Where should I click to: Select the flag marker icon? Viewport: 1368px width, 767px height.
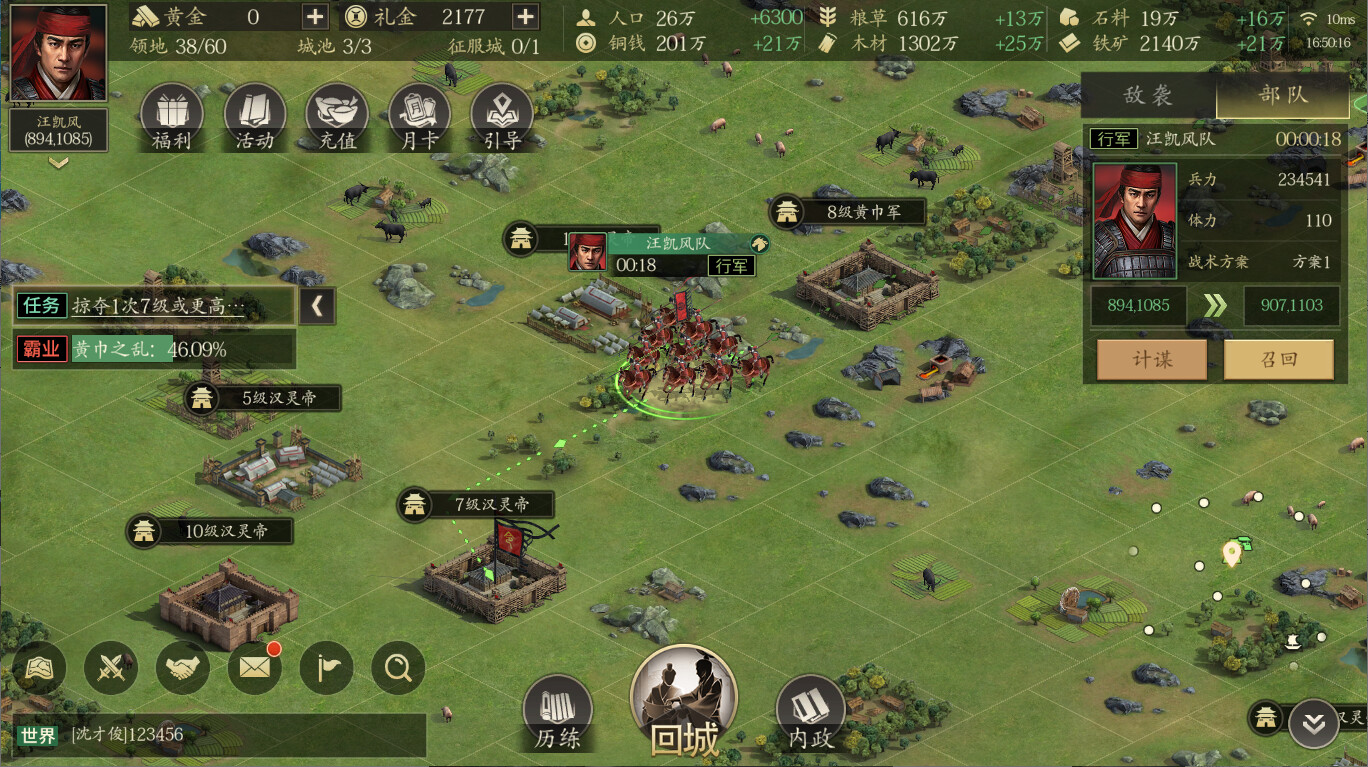(x=326, y=668)
